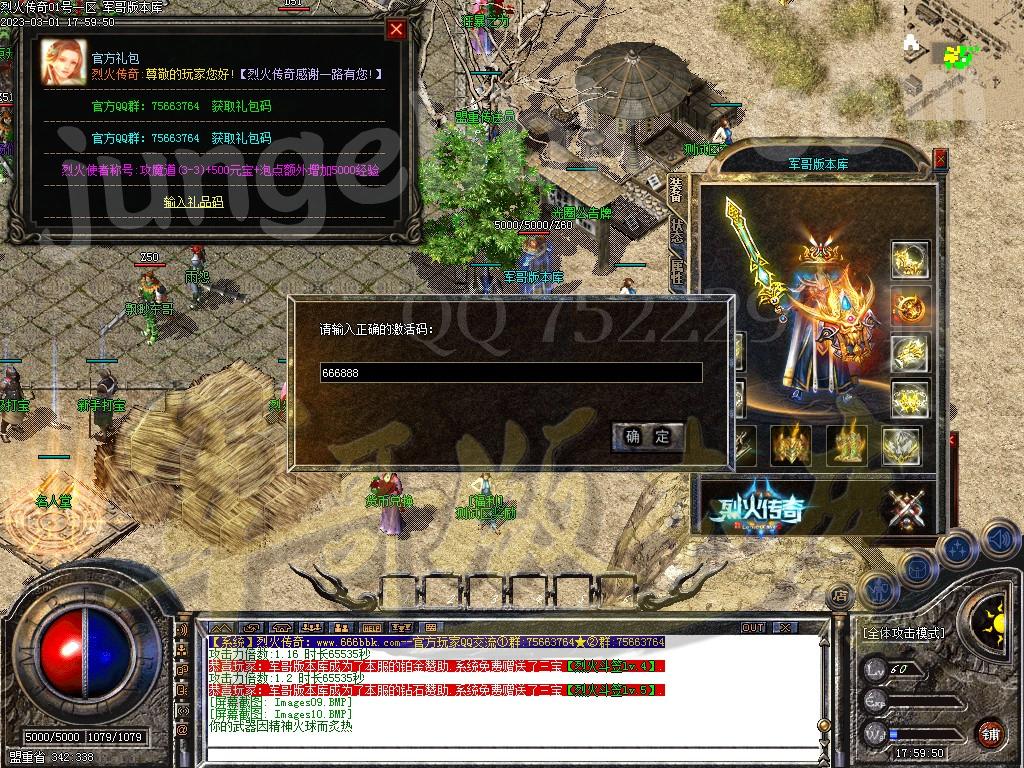This screenshot has width=1024, height=768.
Task: Open the bag with the backpack round button
Action: pos(916,568)
